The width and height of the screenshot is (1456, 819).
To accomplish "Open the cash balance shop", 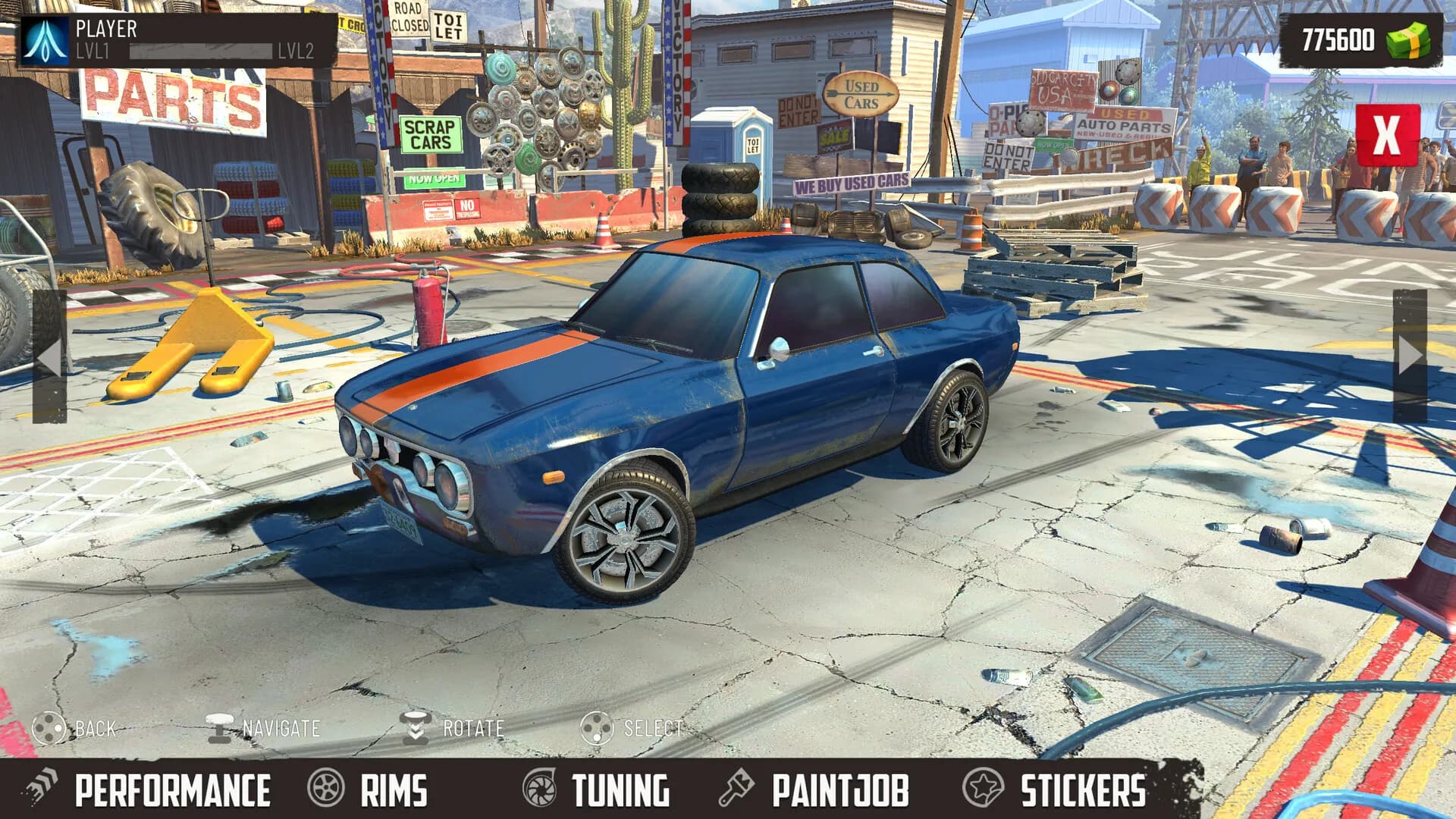I will (1361, 40).
